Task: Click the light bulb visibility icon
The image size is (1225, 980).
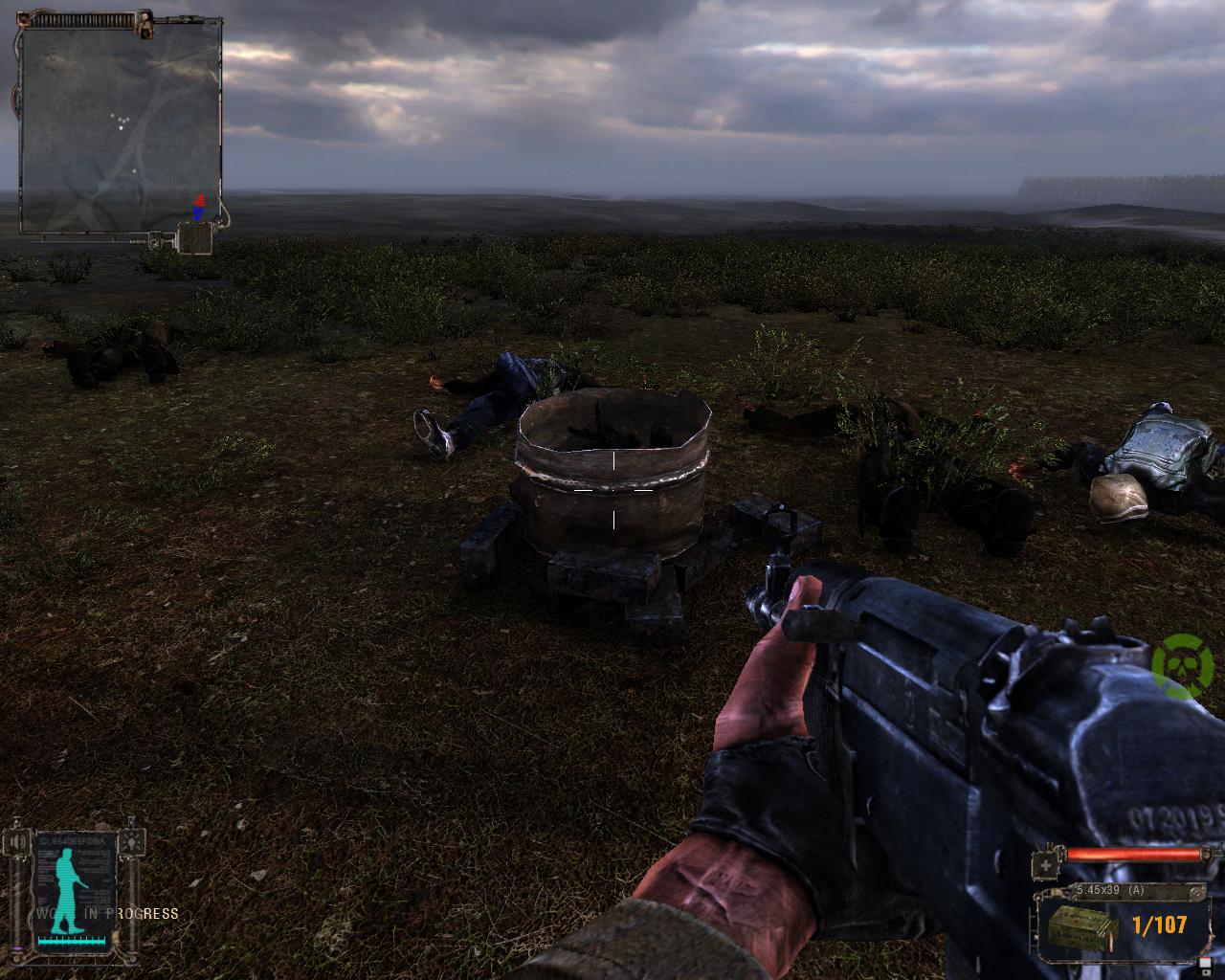Action: coord(131,842)
